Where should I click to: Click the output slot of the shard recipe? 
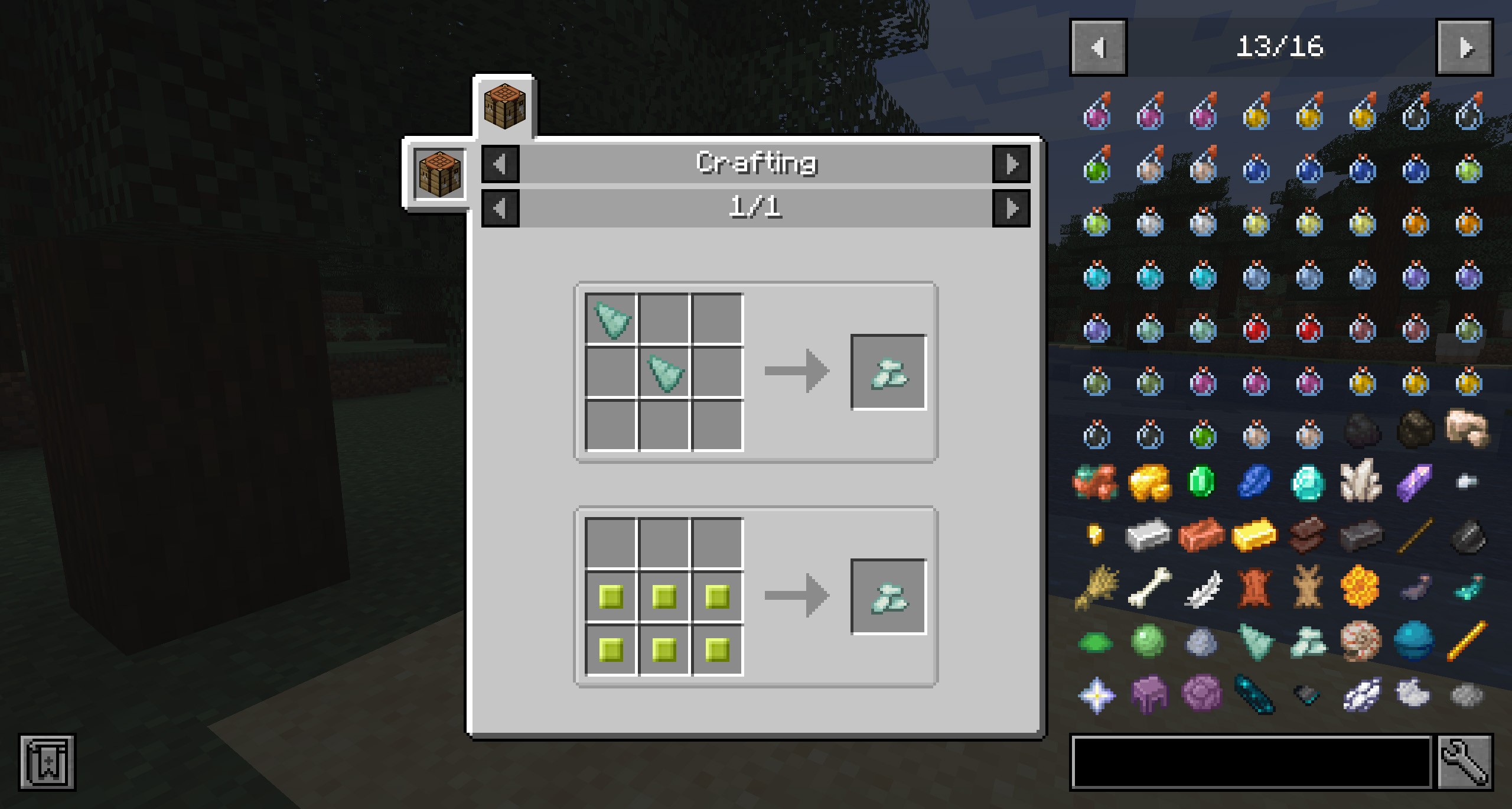click(888, 372)
